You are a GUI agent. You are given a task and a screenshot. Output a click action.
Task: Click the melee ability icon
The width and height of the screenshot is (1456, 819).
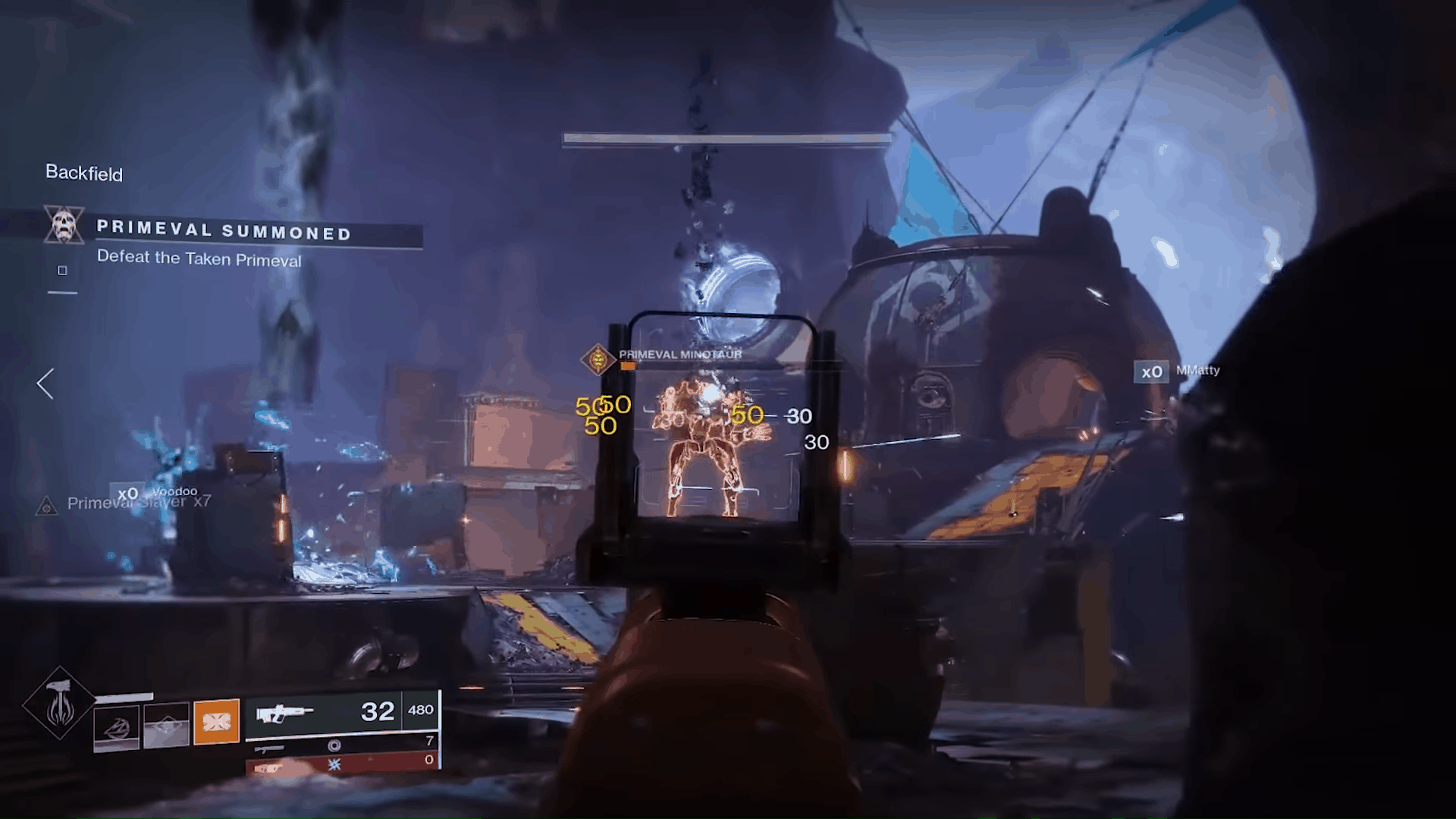click(166, 726)
